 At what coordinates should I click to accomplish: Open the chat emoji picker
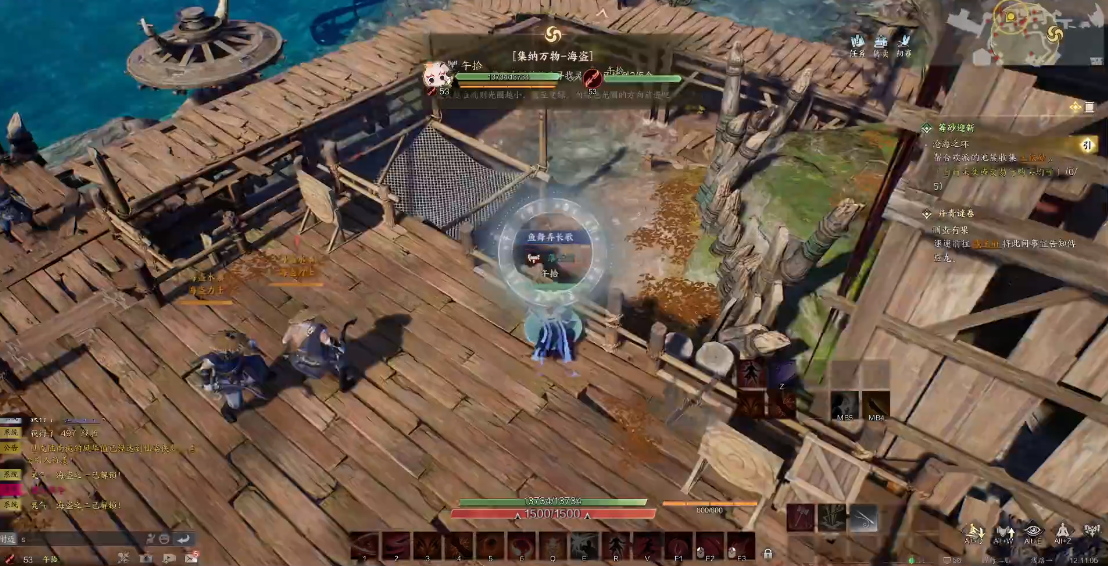pyautogui.click(x=163, y=538)
